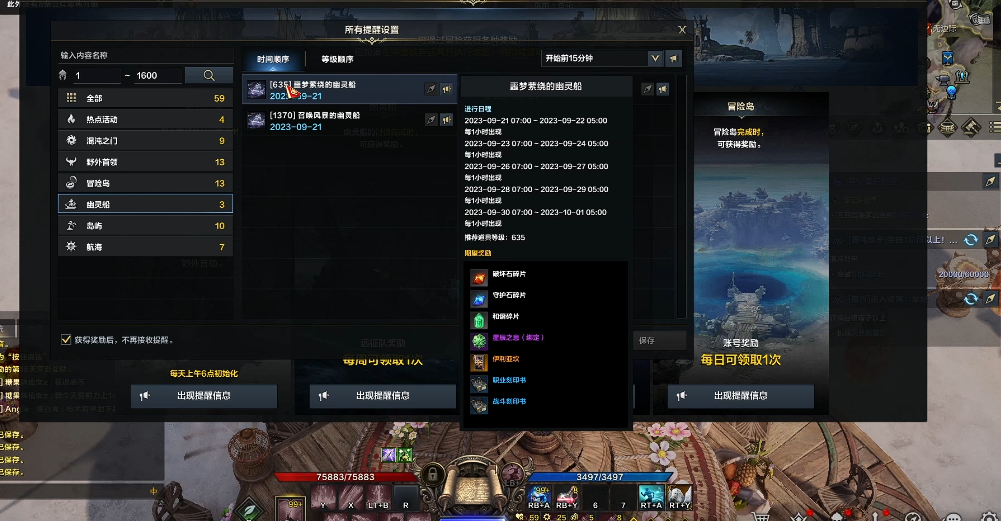Switch to the 时间顺序 tab
The image size is (1001, 521).
tap(272, 59)
